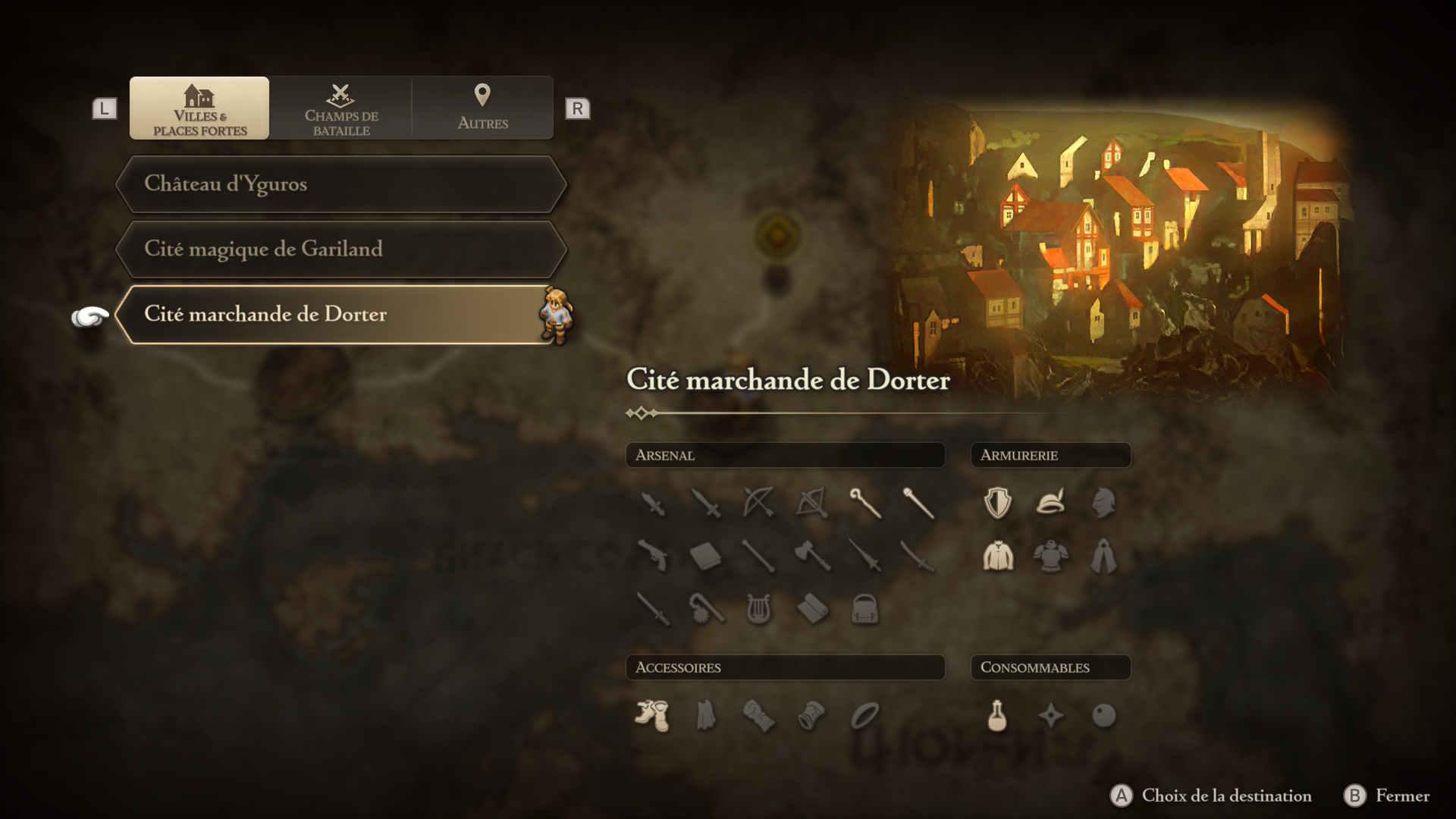Click the feathered hat armor icon
Viewport: 1456px width, 819px height.
click(1051, 503)
